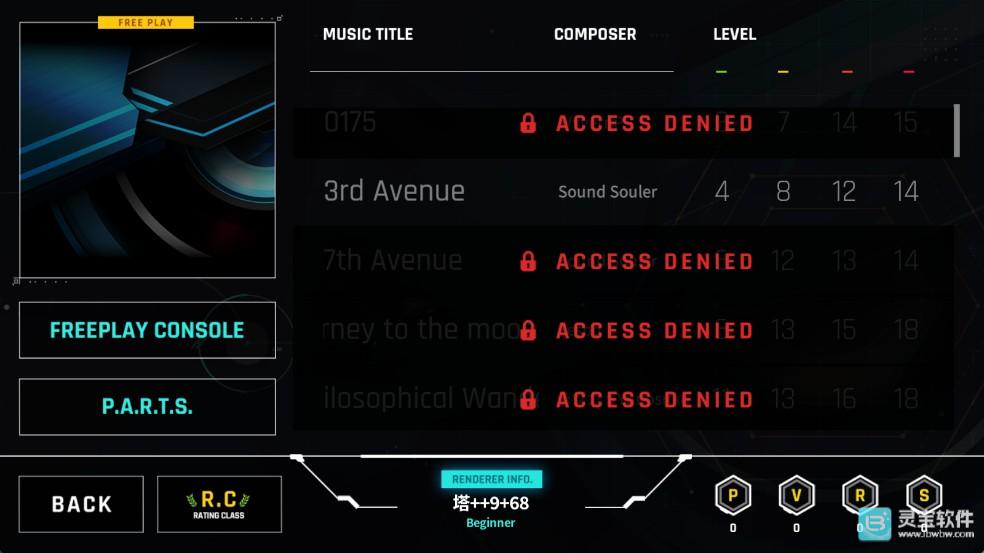The width and height of the screenshot is (984, 553).
Task: Choose the locked Journey to the moon row
Action: click(x=622, y=330)
